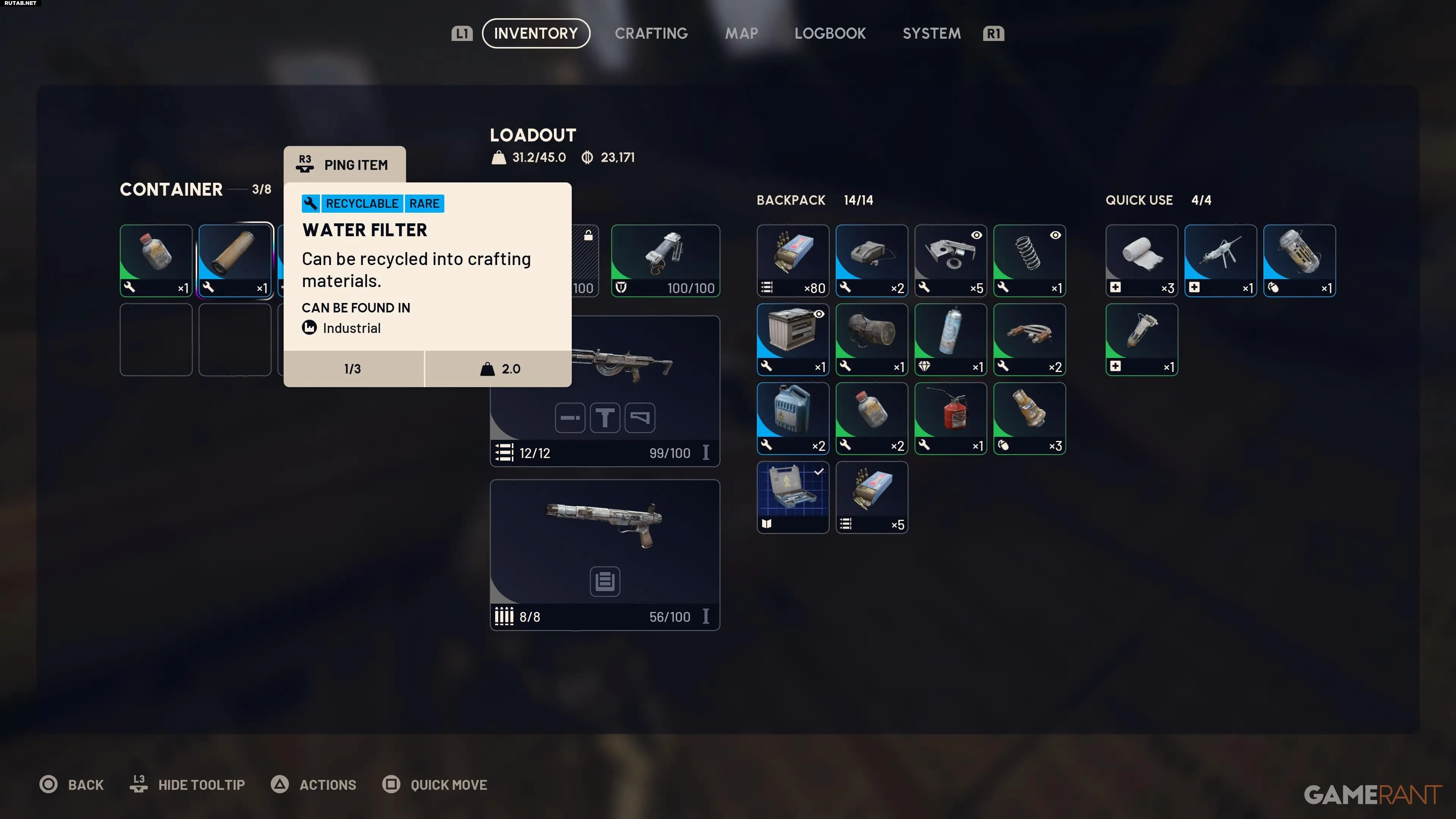This screenshot has width=1456, height=819.
Task: Select the Water Filter in the container
Action: [235, 260]
